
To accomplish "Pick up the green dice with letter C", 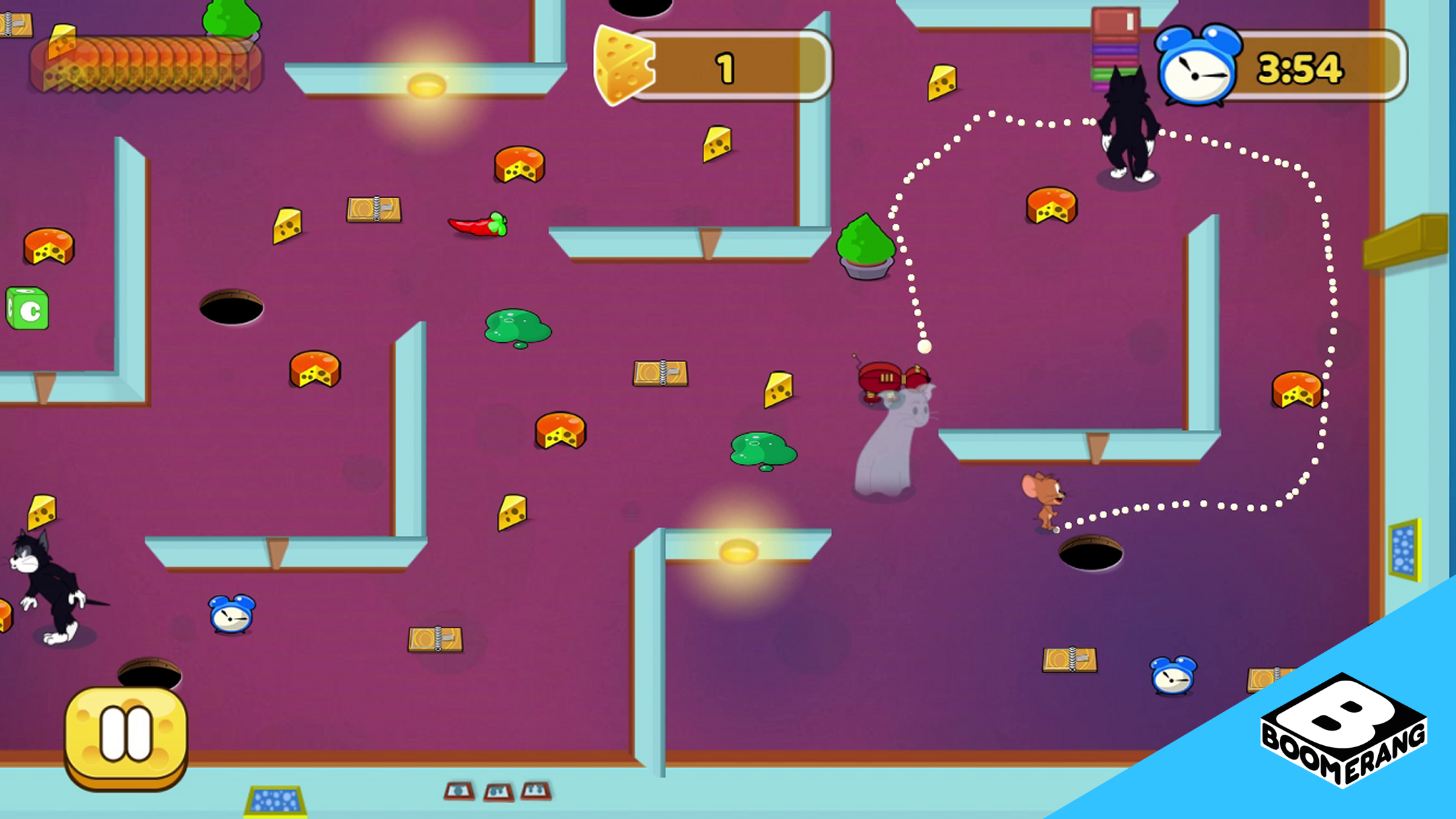I will [x=26, y=307].
